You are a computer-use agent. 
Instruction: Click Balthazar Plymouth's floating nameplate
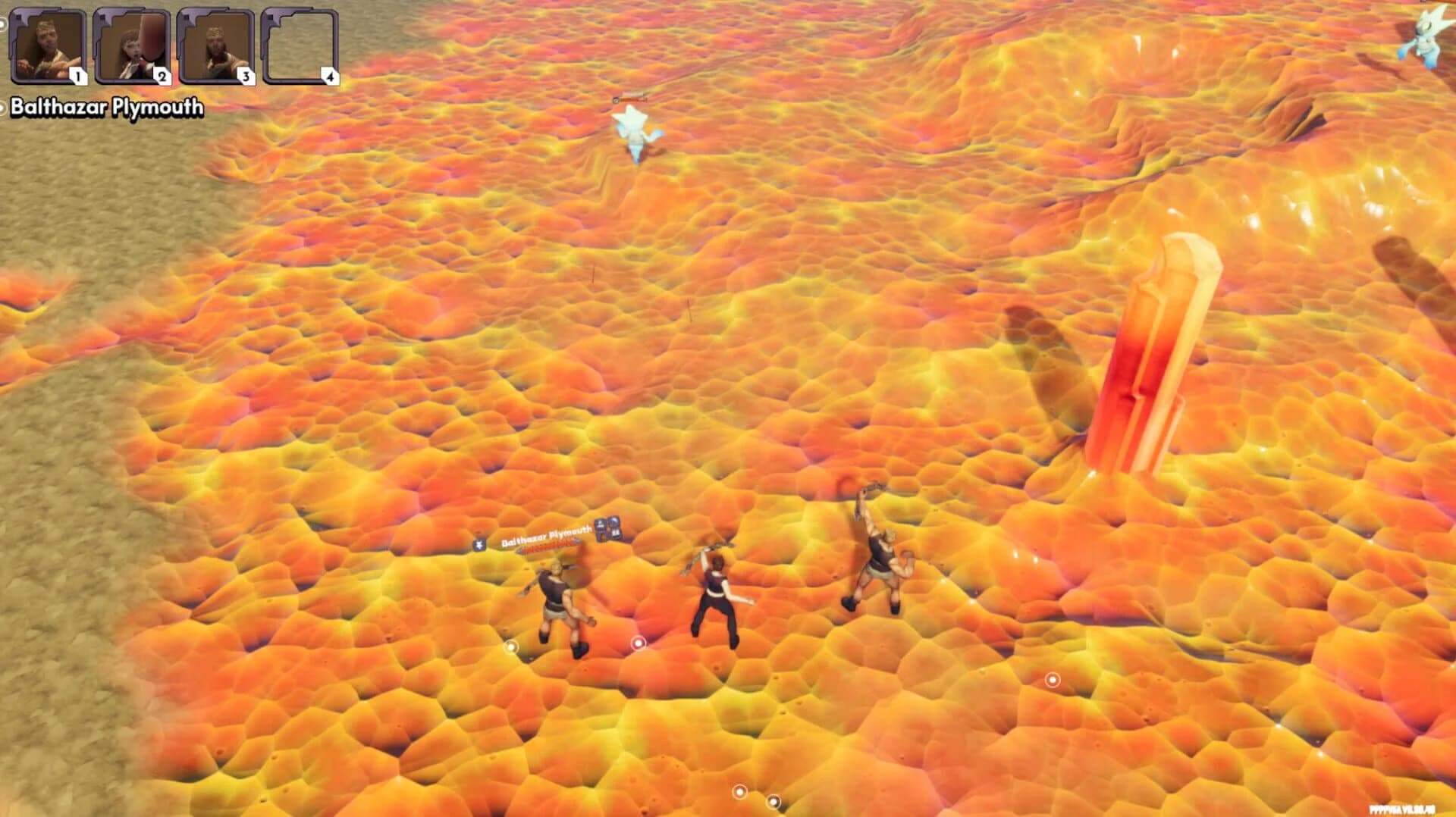(546, 535)
